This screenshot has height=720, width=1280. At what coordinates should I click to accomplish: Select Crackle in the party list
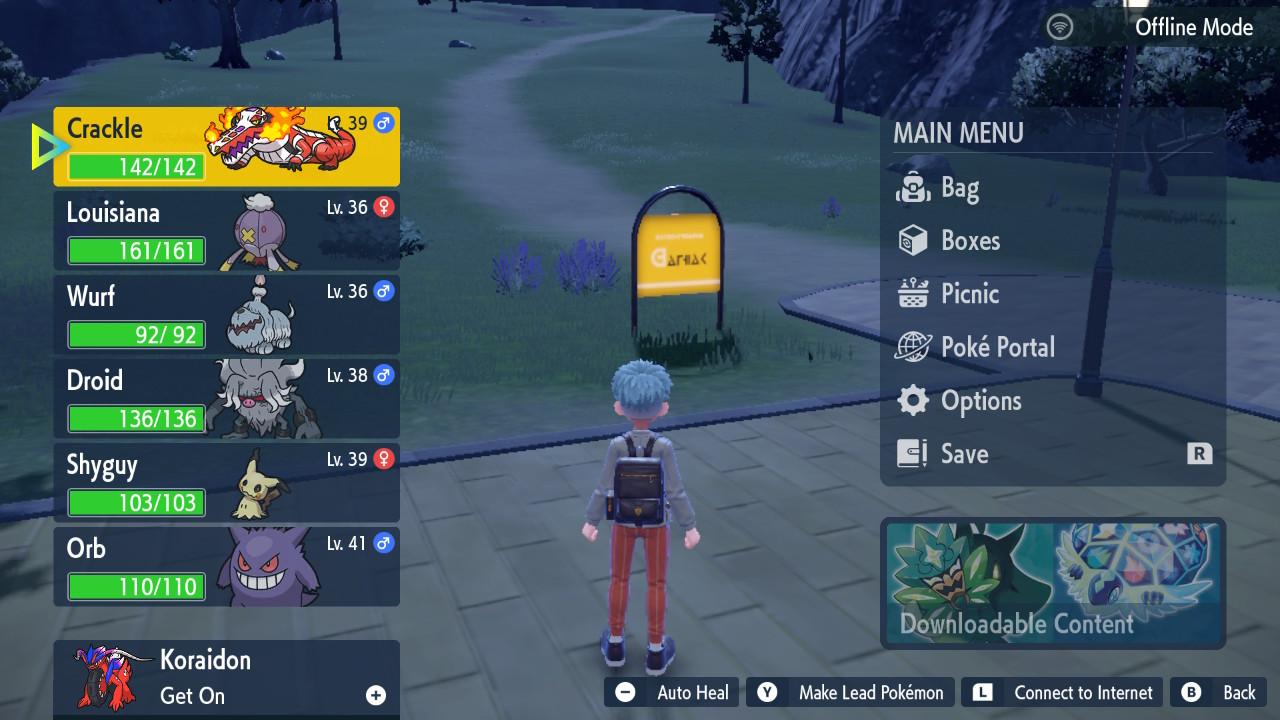(226, 147)
